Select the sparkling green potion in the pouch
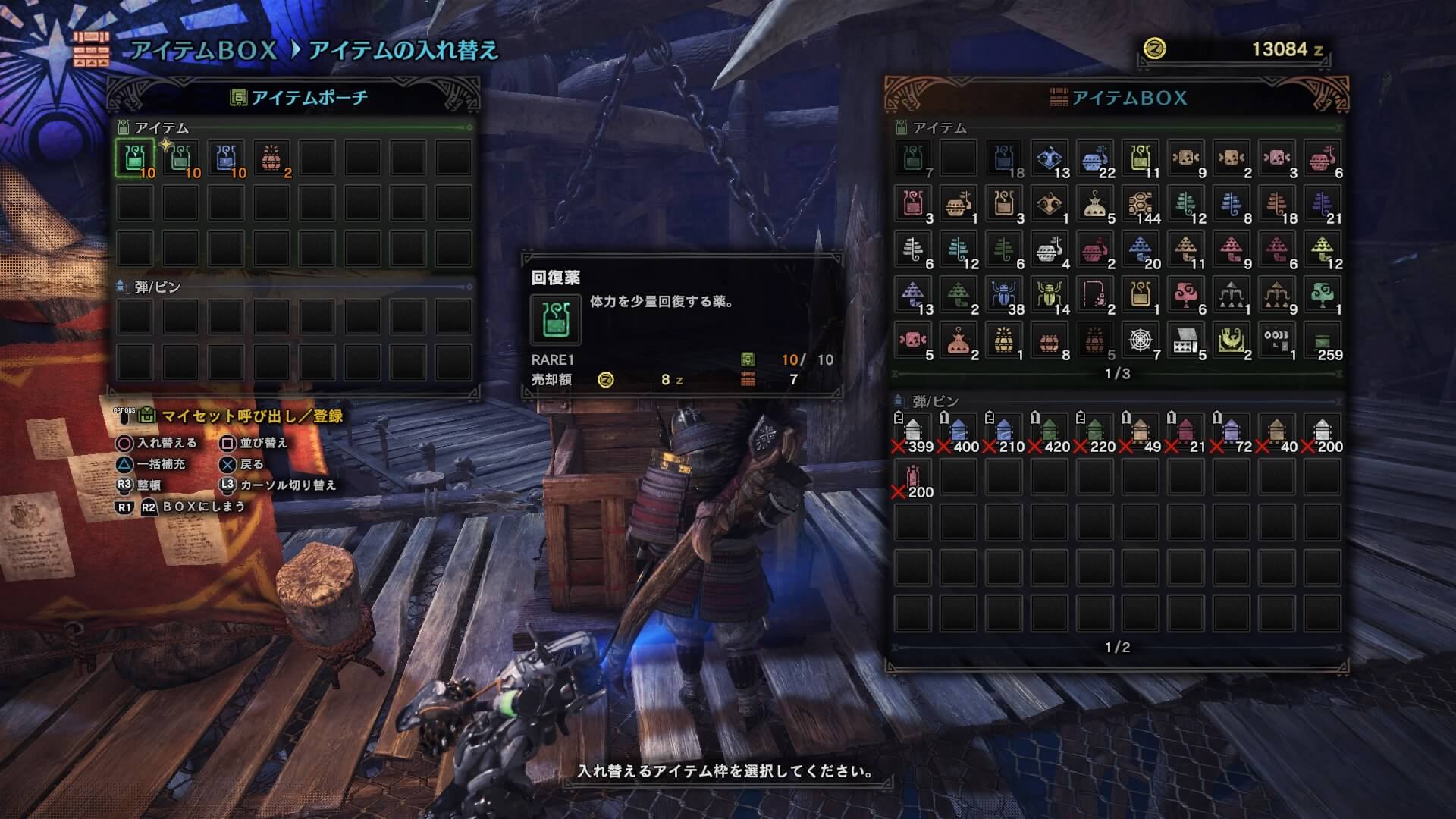 [180, 158]
